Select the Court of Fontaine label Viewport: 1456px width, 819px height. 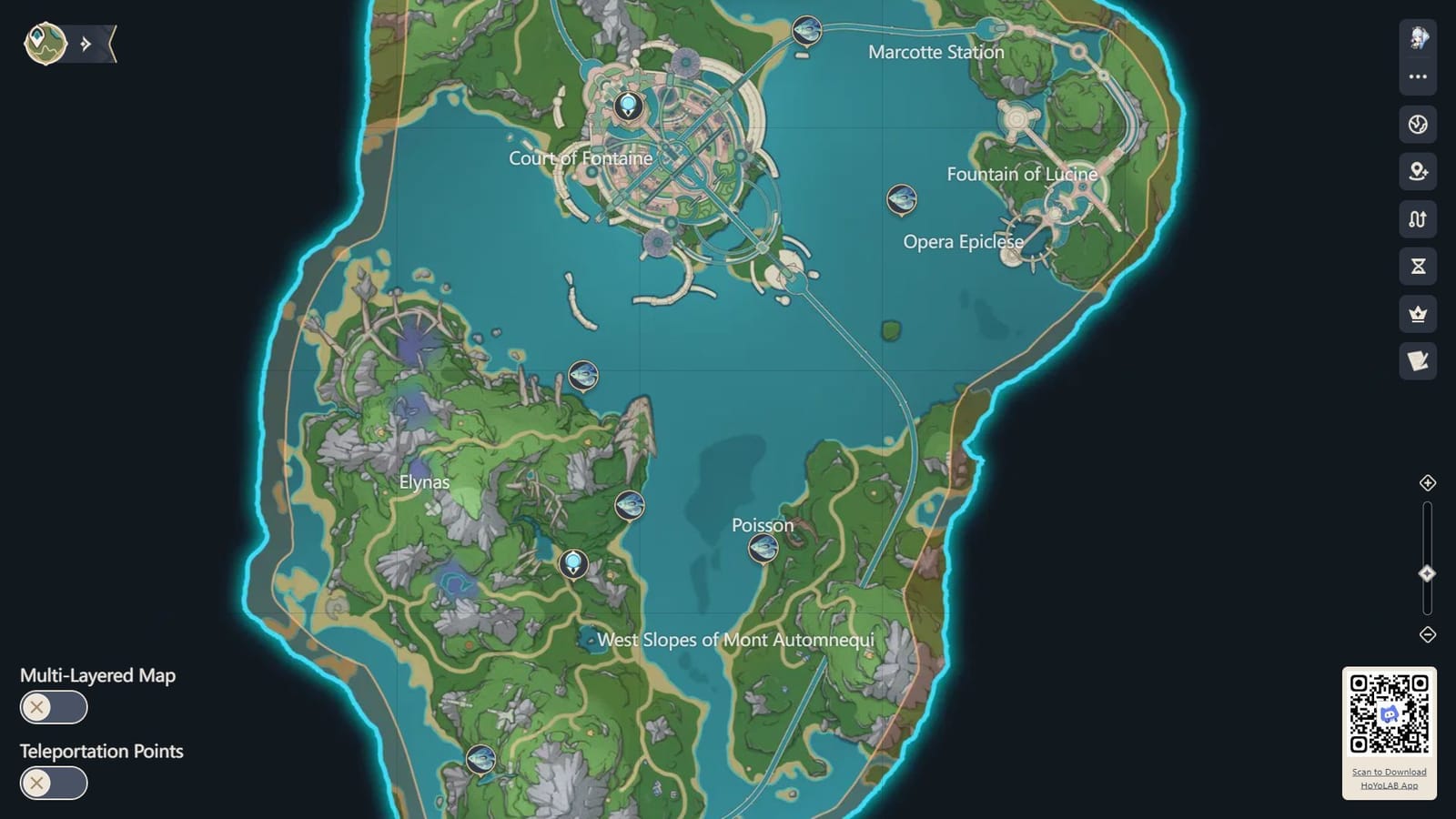tap(583, 157)
